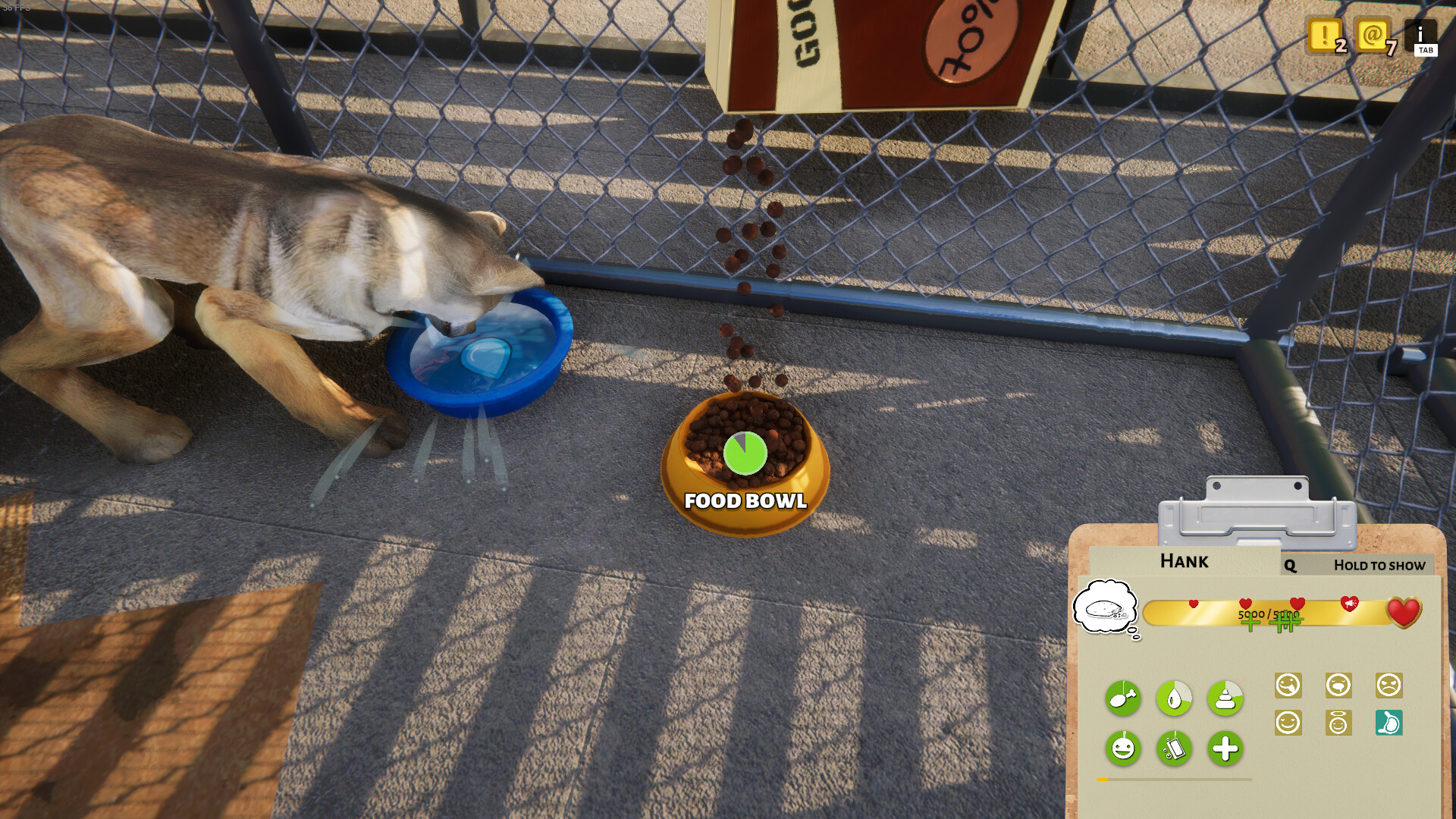
Task: Click the calm smiling mood icon
Action: [x=1288, y=722]
